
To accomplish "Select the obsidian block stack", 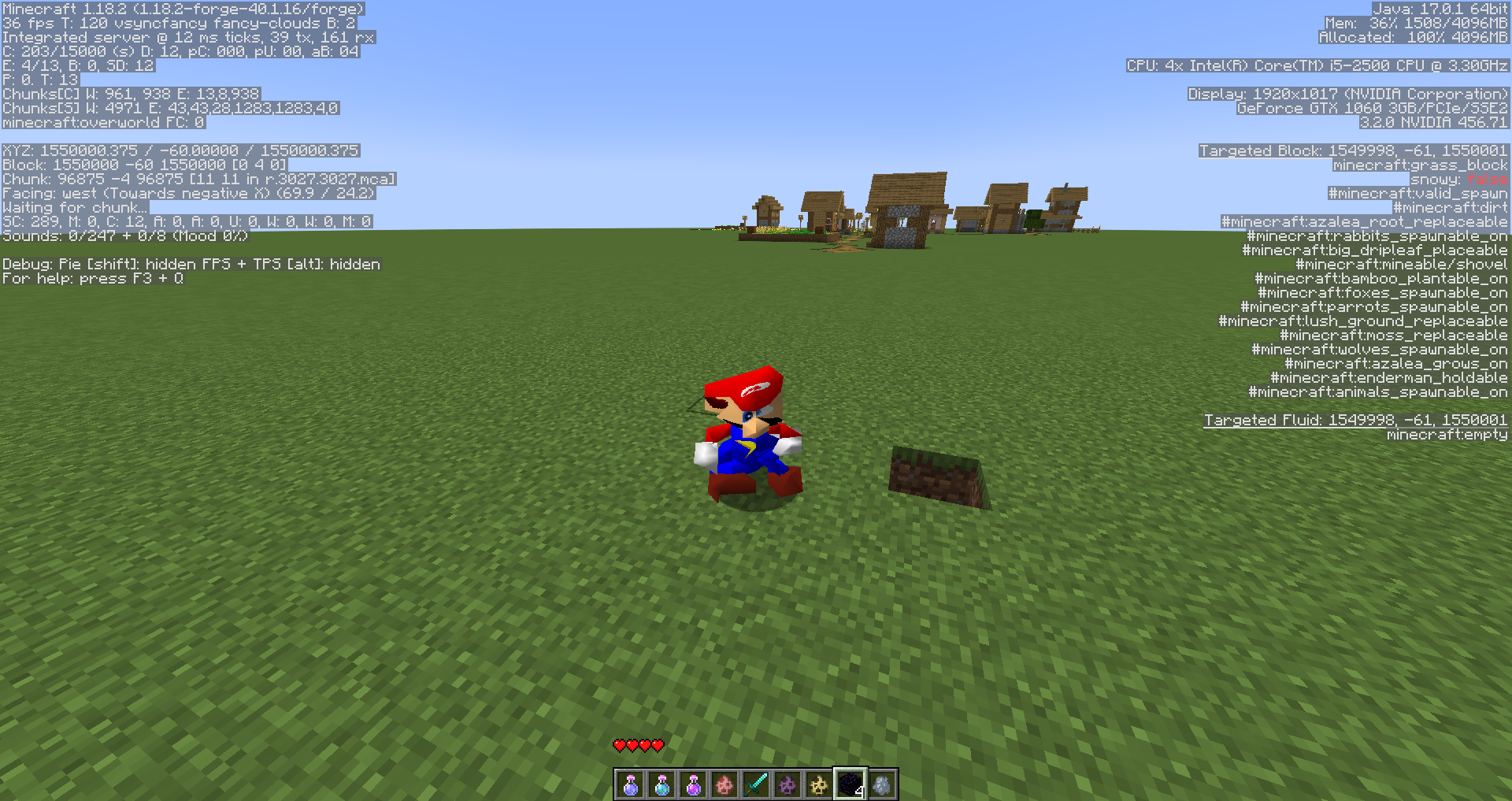I will pyautogui.click(x=849, y=783).
